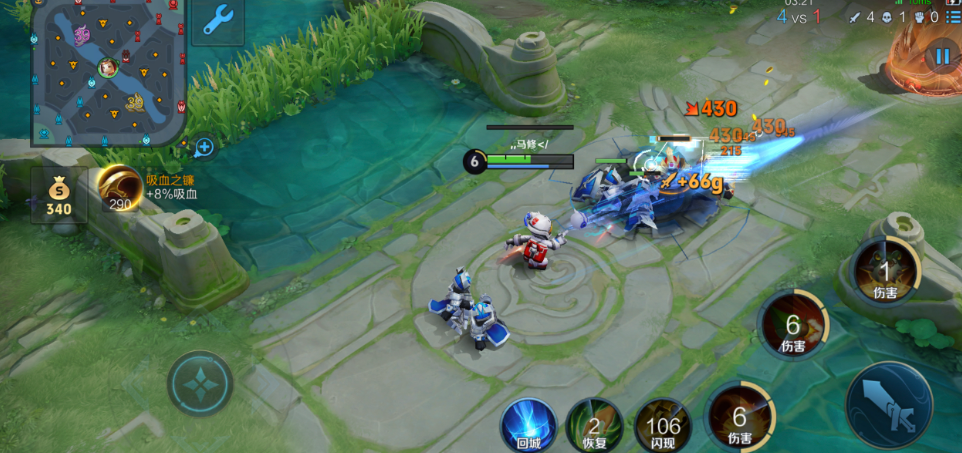This screenshot has height=453, width=962.
Task: Tap the virtual movement joystick
Action: click(x=200, y=383)
